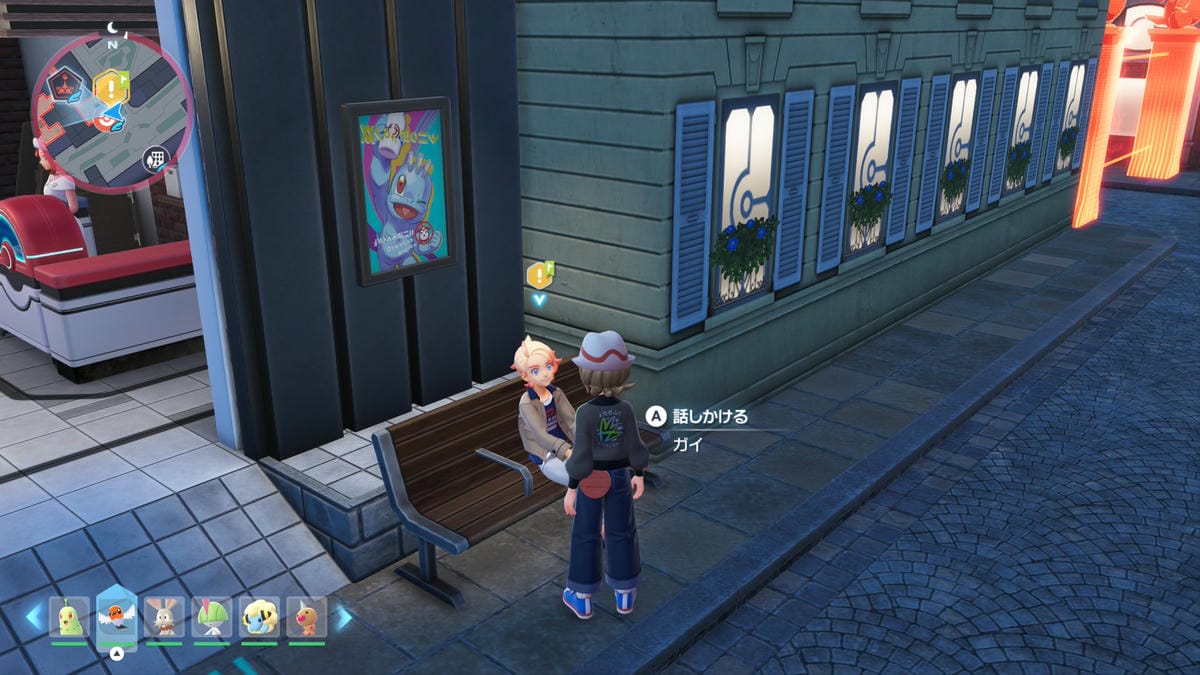
Task: Switch to Ralts in the party bar
Action: tap(212, 617)
